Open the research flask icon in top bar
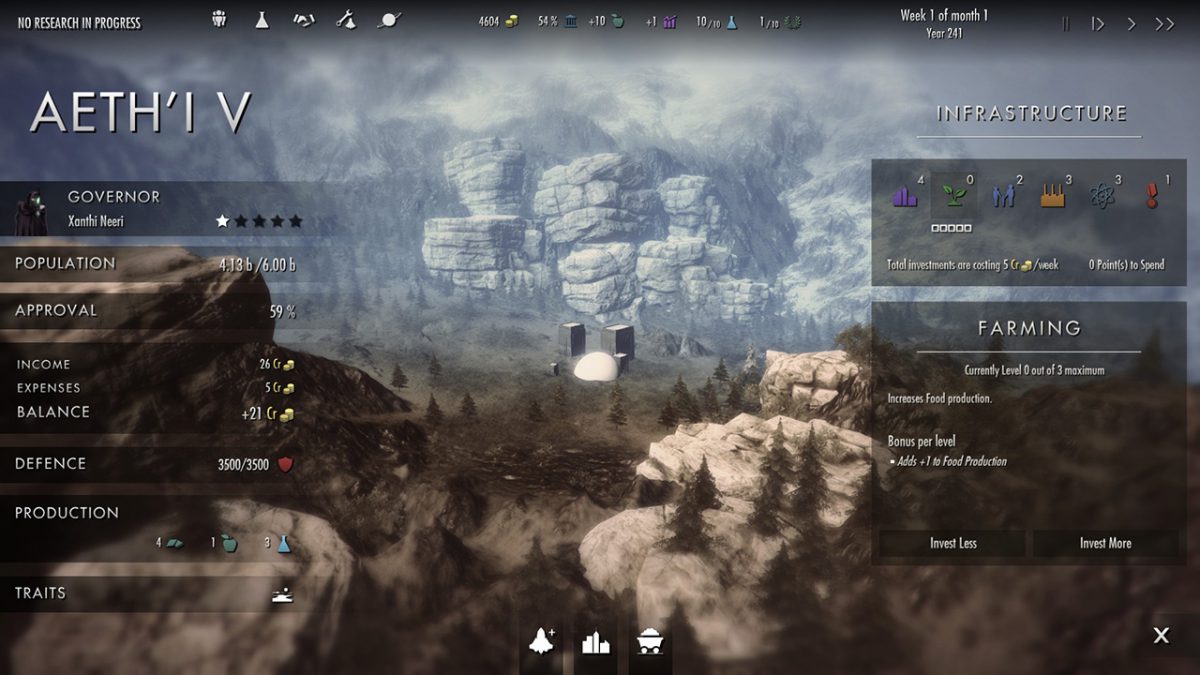This screenshot has width=1200, height=675. pyautogui.click(x=262, y=20)
